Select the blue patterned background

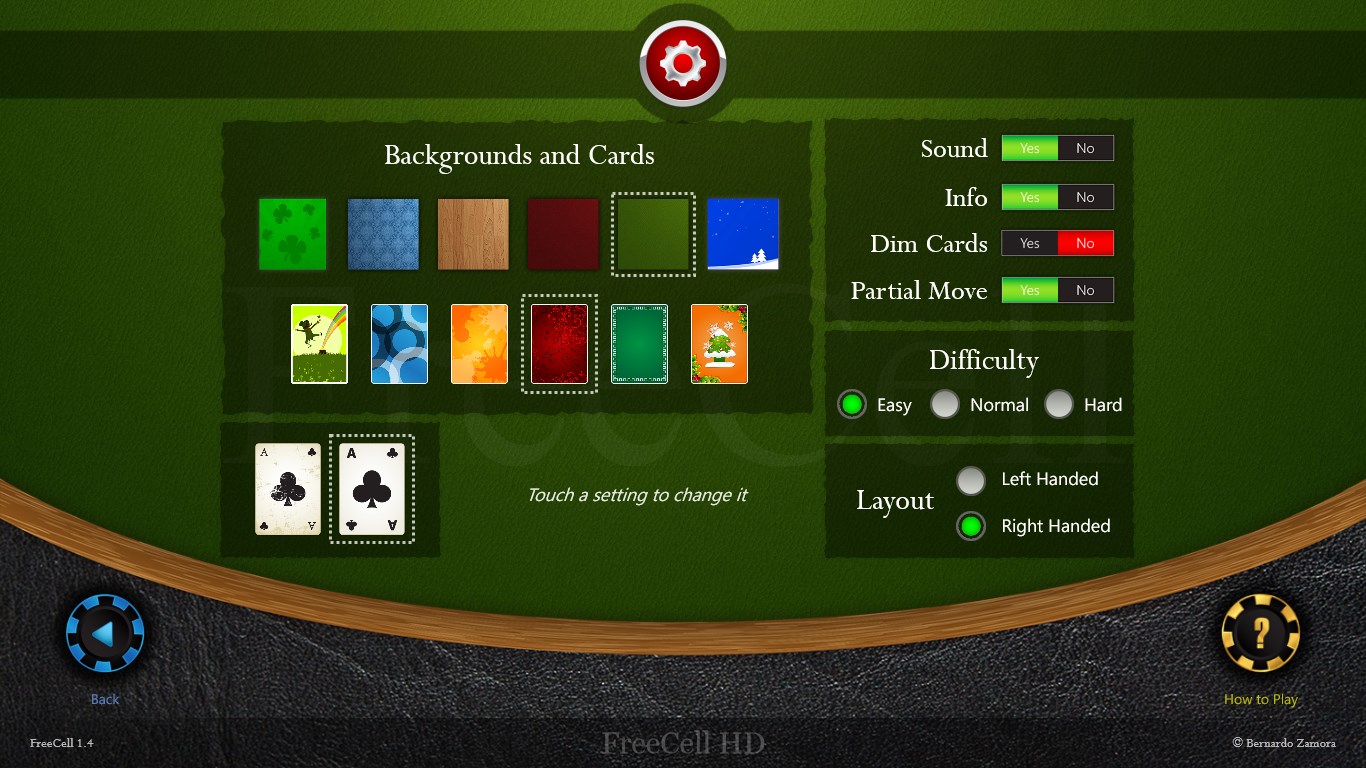coord(383,234)
